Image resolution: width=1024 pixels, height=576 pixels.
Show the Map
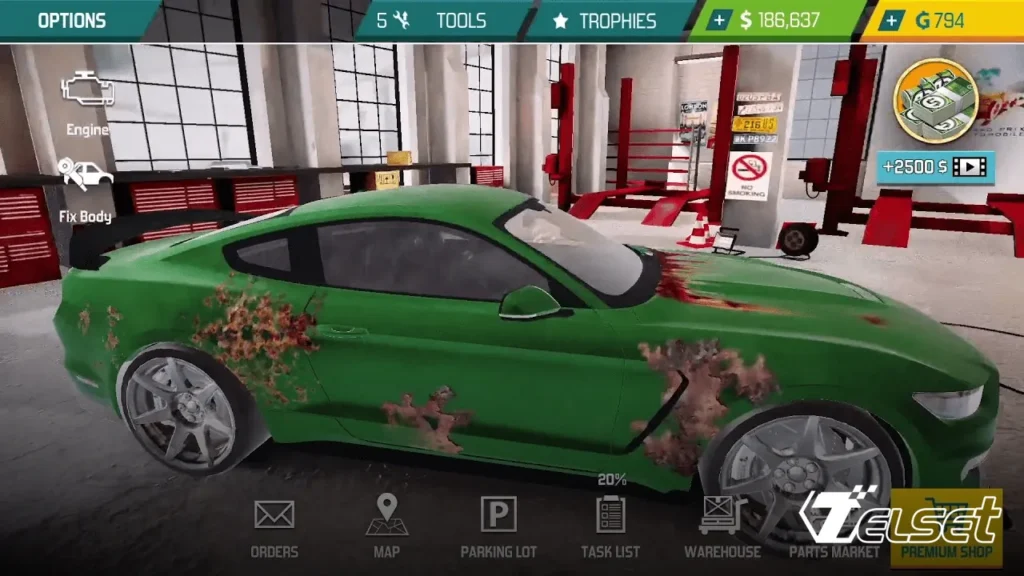pos(386,524)
